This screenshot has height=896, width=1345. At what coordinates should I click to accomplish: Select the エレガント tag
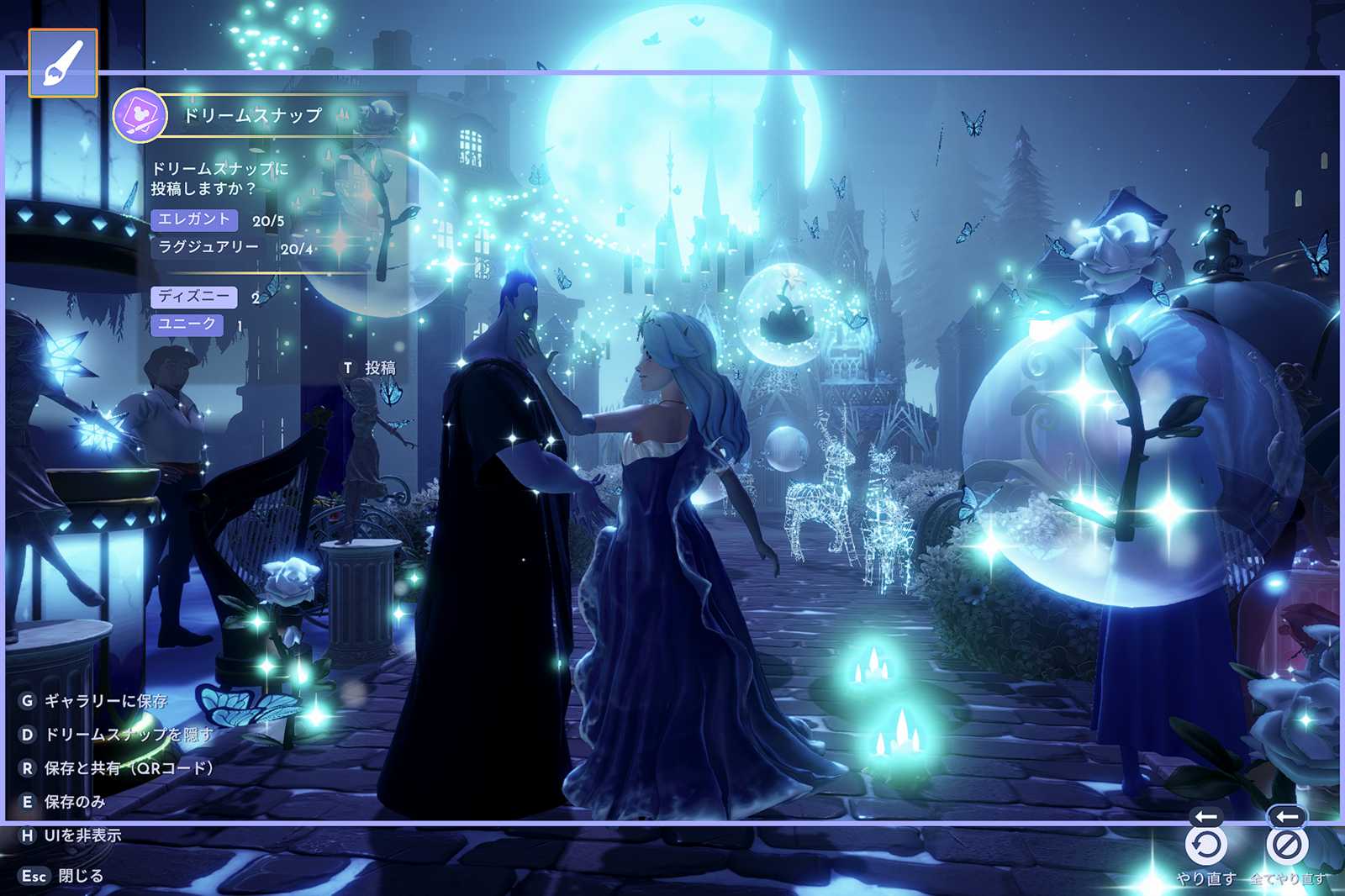click(194, 219)
